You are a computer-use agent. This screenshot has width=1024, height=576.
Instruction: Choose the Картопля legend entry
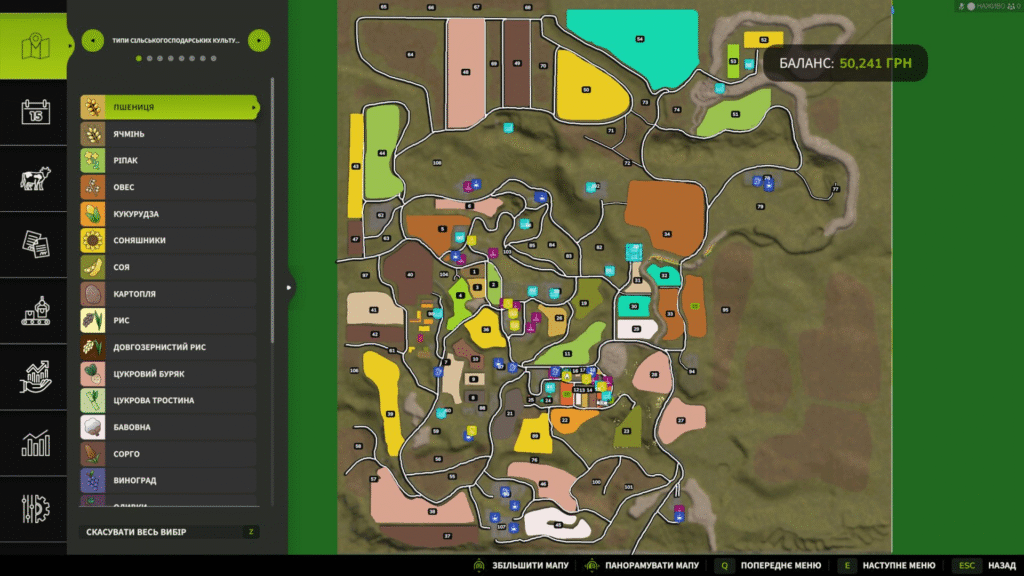168,294
